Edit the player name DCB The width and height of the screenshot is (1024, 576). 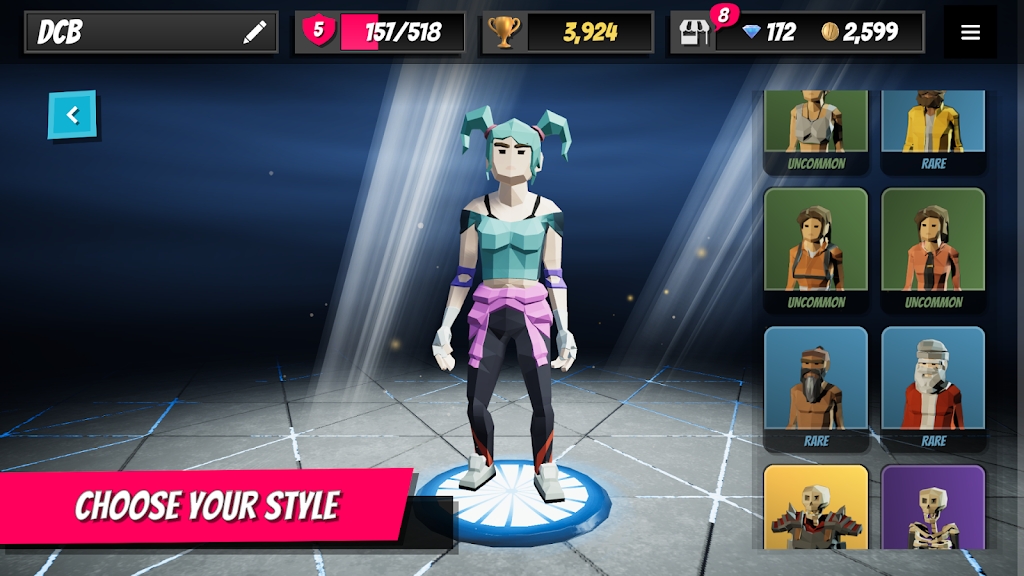(x=255, y=33)
